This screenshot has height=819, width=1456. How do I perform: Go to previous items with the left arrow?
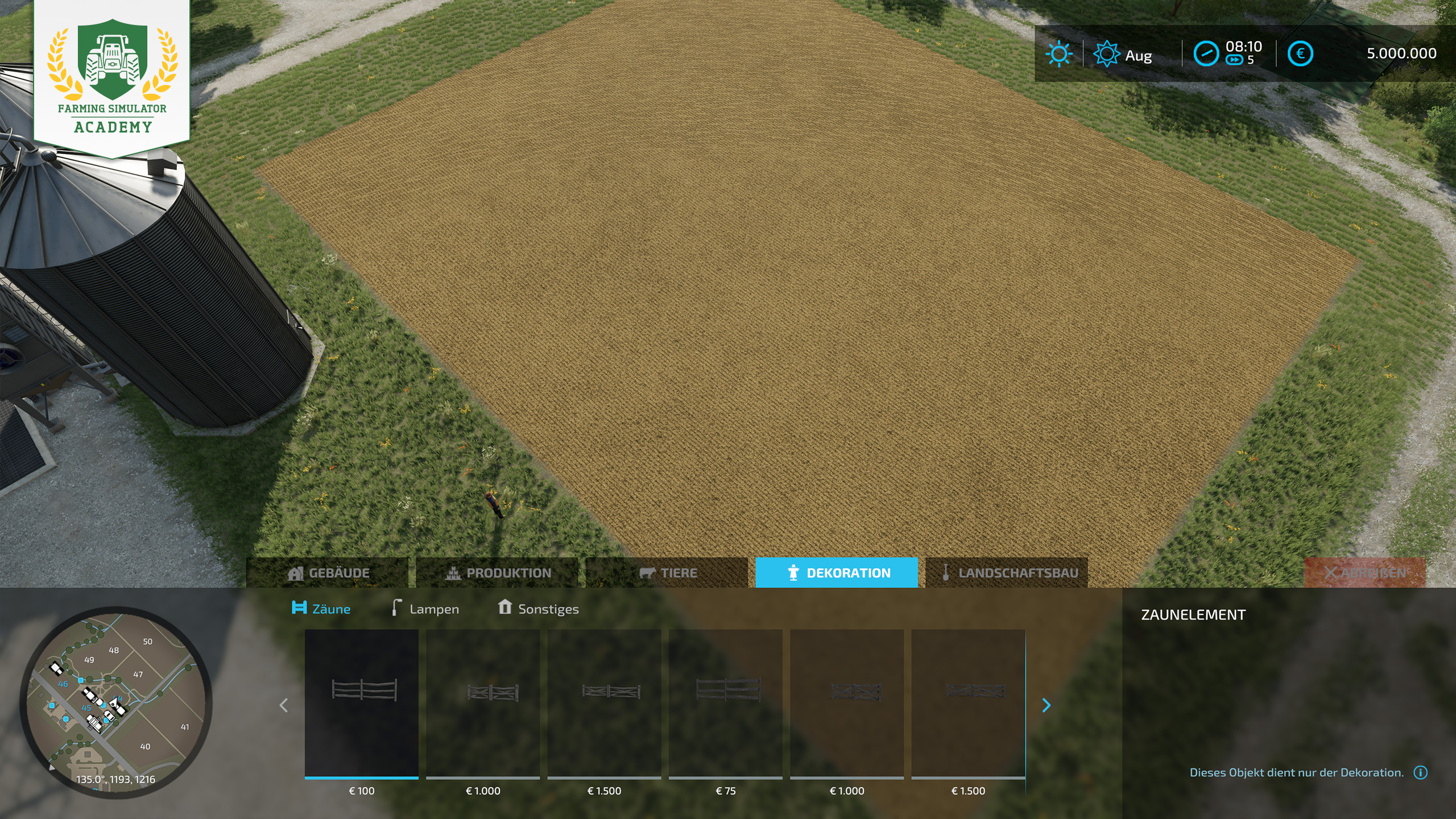pyautogui.click(x=284, y=705)
